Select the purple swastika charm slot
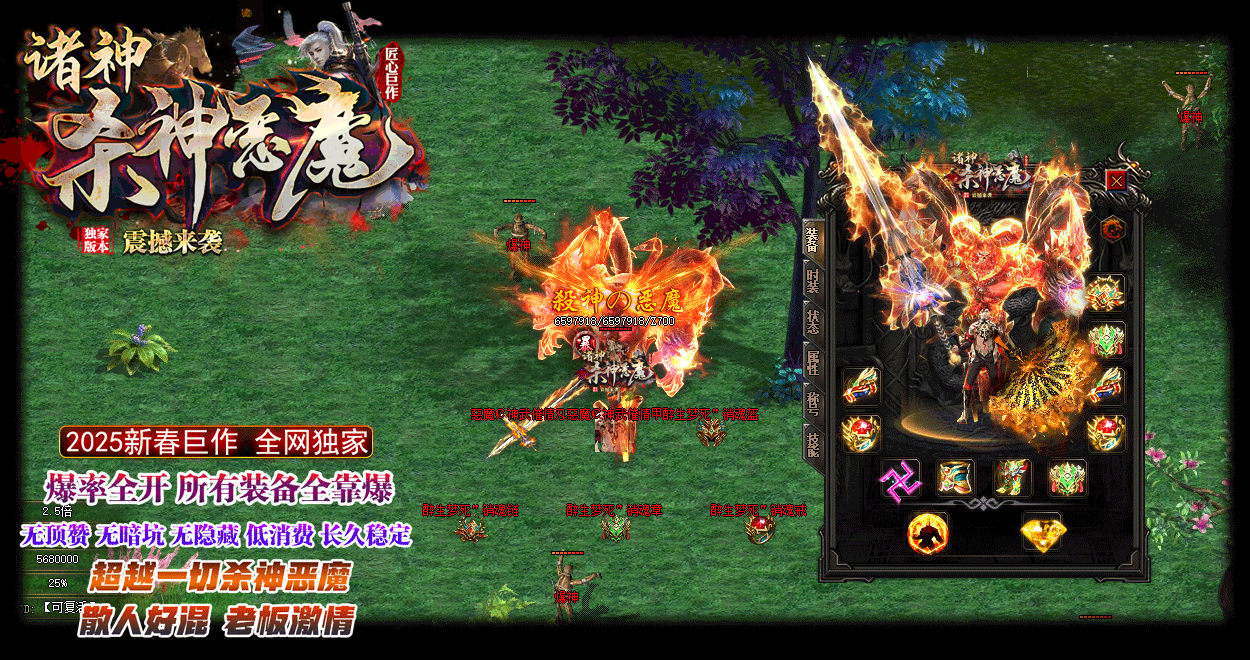 click(900, 479)
